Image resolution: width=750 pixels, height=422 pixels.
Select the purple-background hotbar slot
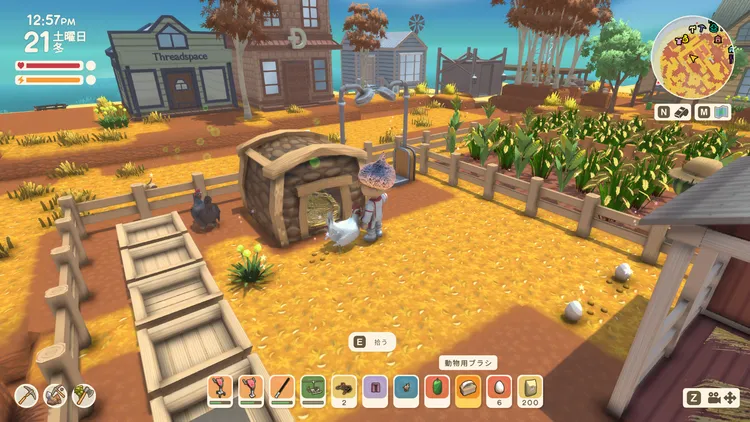[x=375, y=387]
